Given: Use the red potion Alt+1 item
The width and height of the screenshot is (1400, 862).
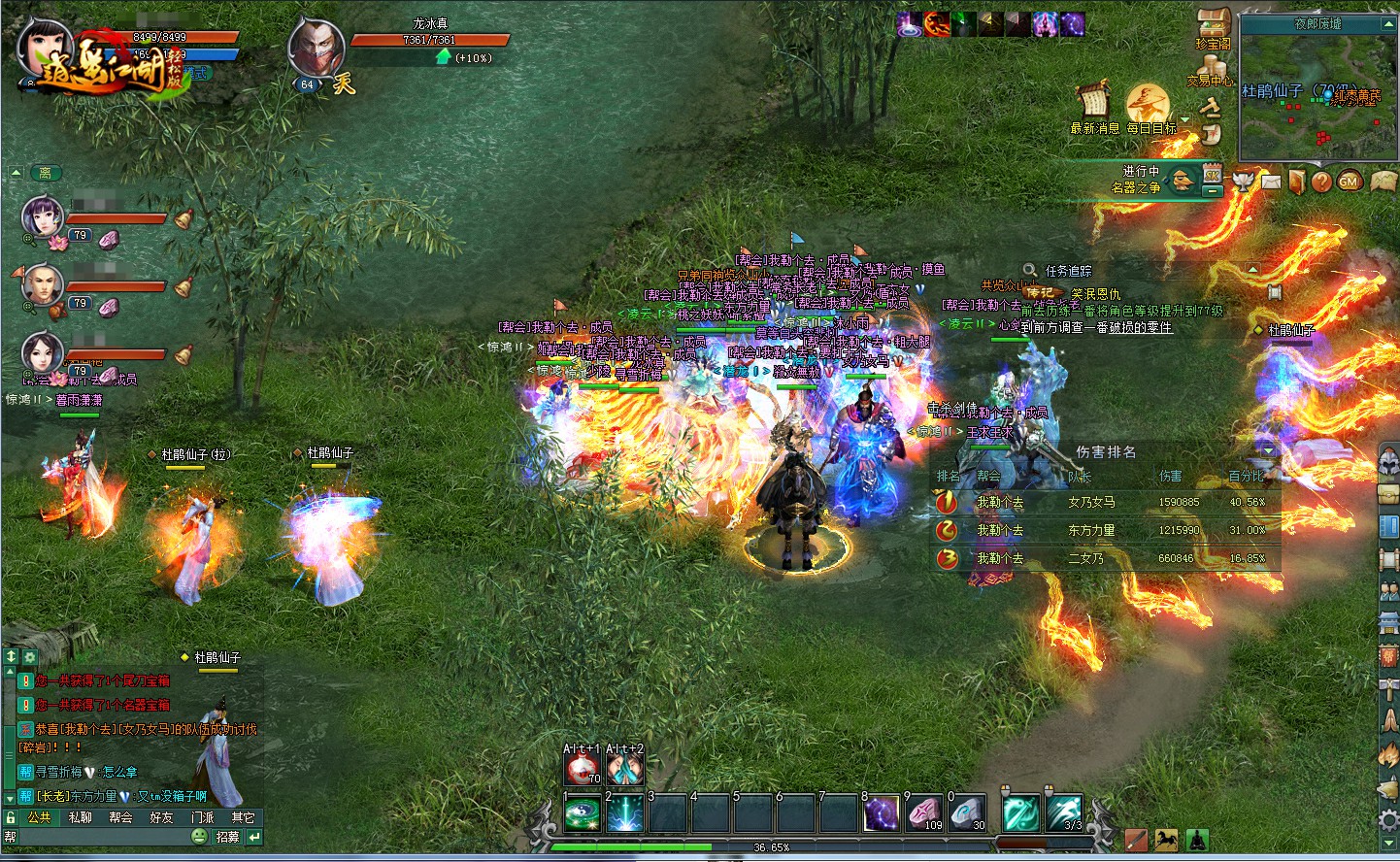Looking at the screenshot, I should (x=582, y=769).
